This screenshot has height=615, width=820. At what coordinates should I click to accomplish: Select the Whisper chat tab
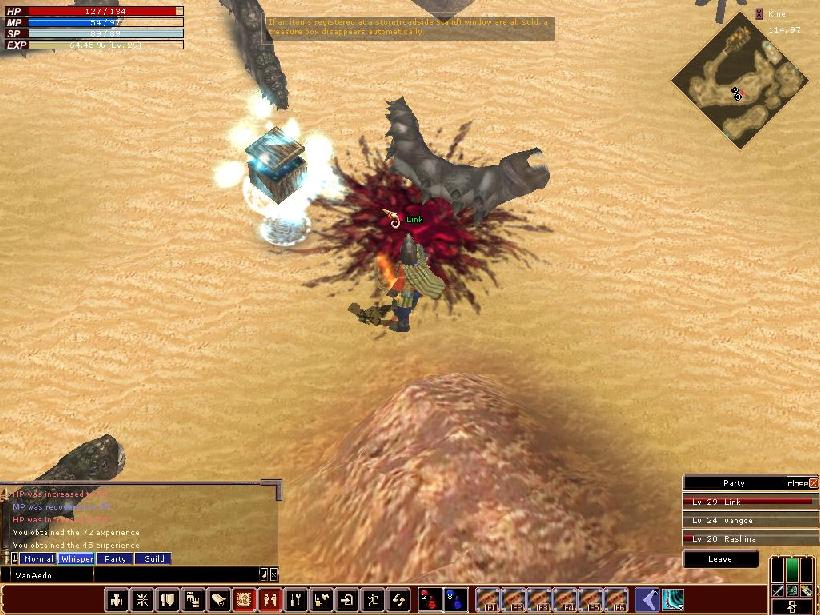pyautogui.click(x=76, y=559)
